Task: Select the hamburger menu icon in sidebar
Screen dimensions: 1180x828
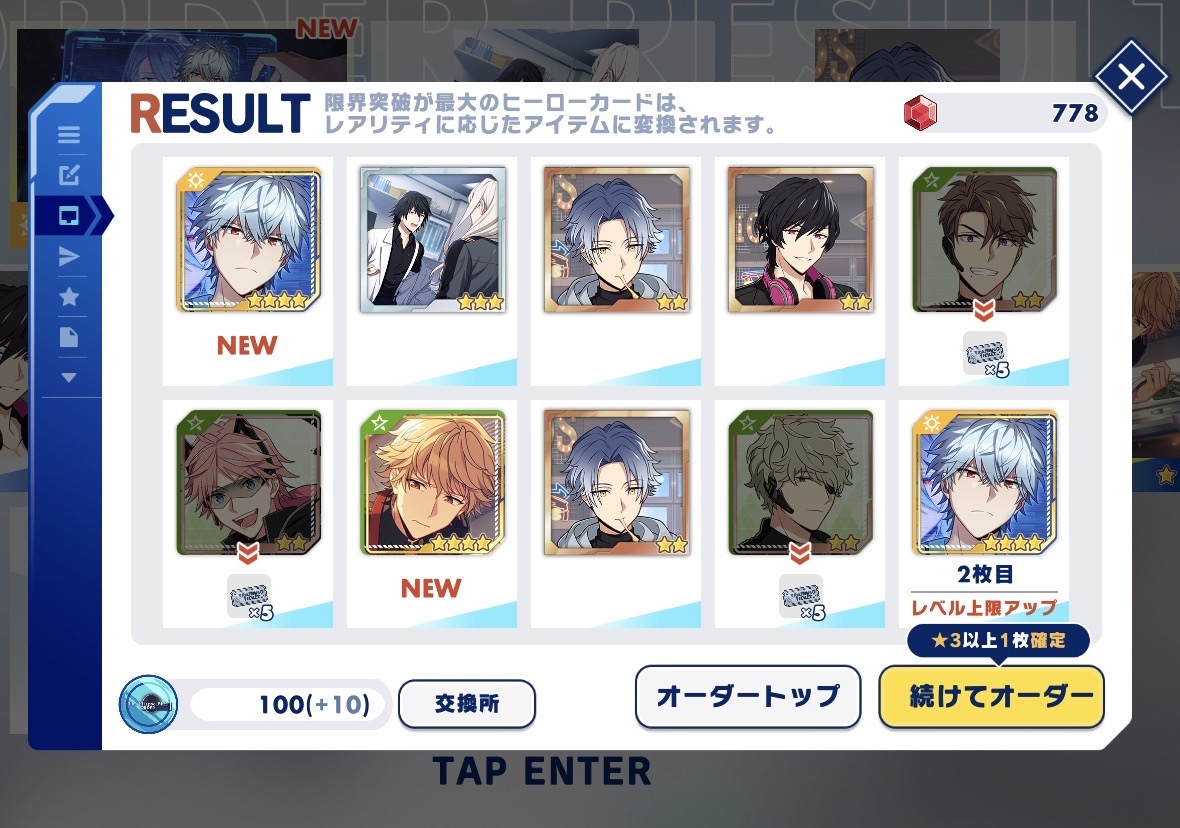Action: 69,136
